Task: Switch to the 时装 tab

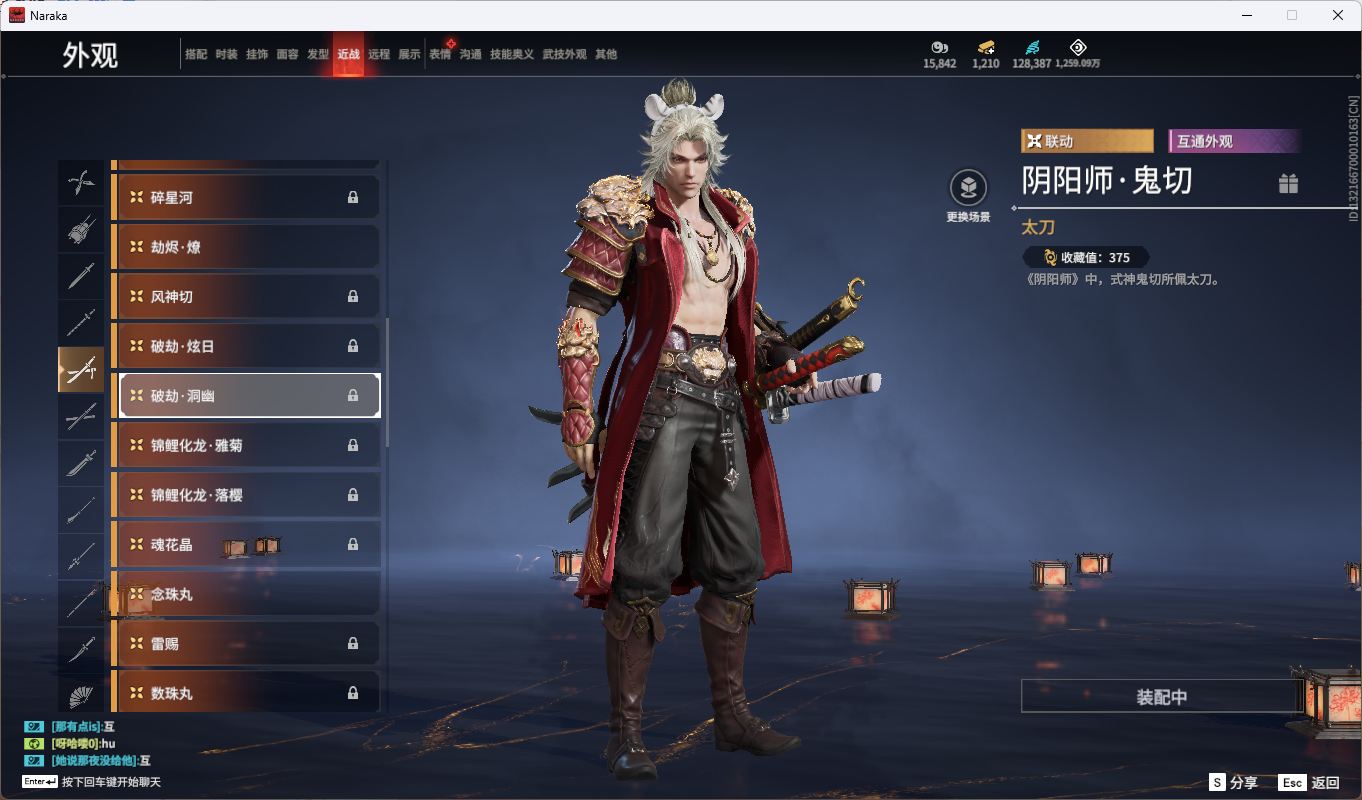Action: (x=226, y=54)
